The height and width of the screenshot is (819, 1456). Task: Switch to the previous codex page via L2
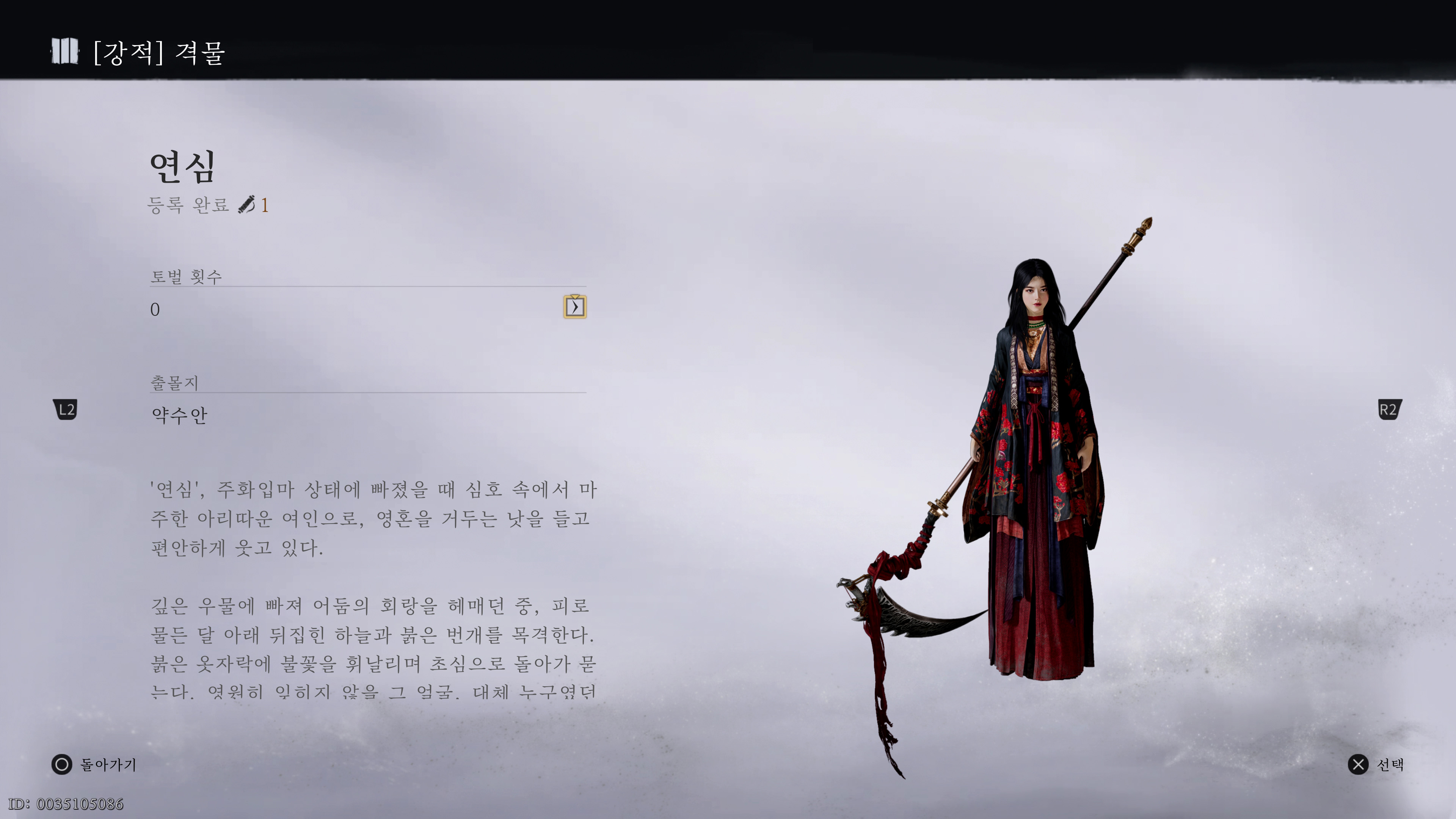[x=65, y=410]
